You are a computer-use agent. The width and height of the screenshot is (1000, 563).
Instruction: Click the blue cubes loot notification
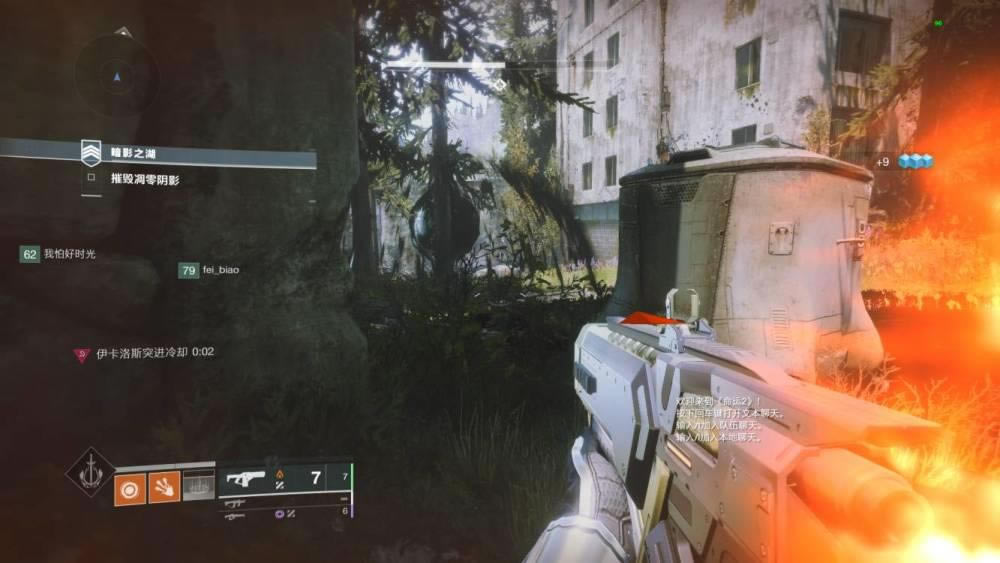[x=914, y=161]
